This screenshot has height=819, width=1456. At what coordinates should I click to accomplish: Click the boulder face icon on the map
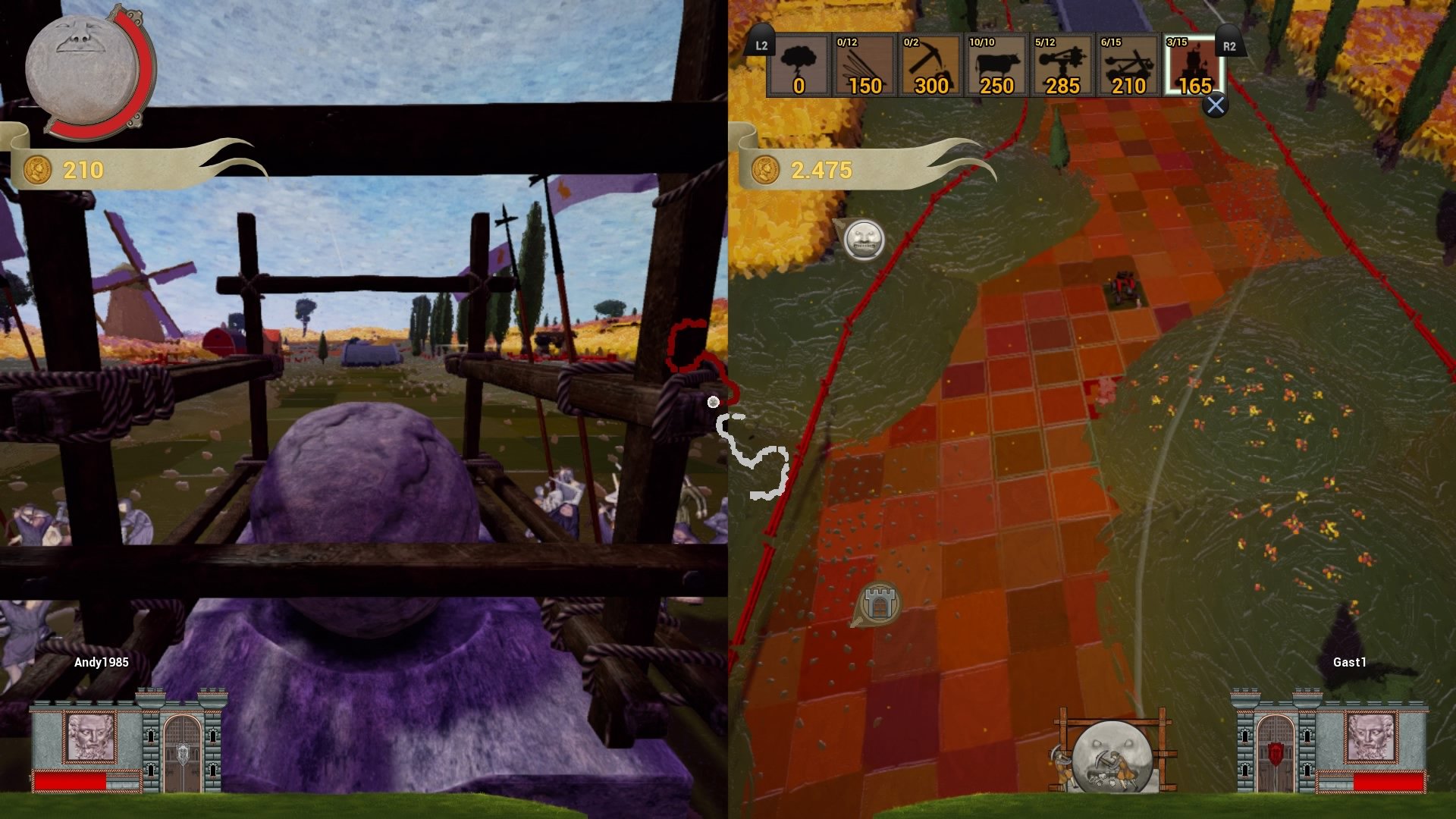coord(862,239)
